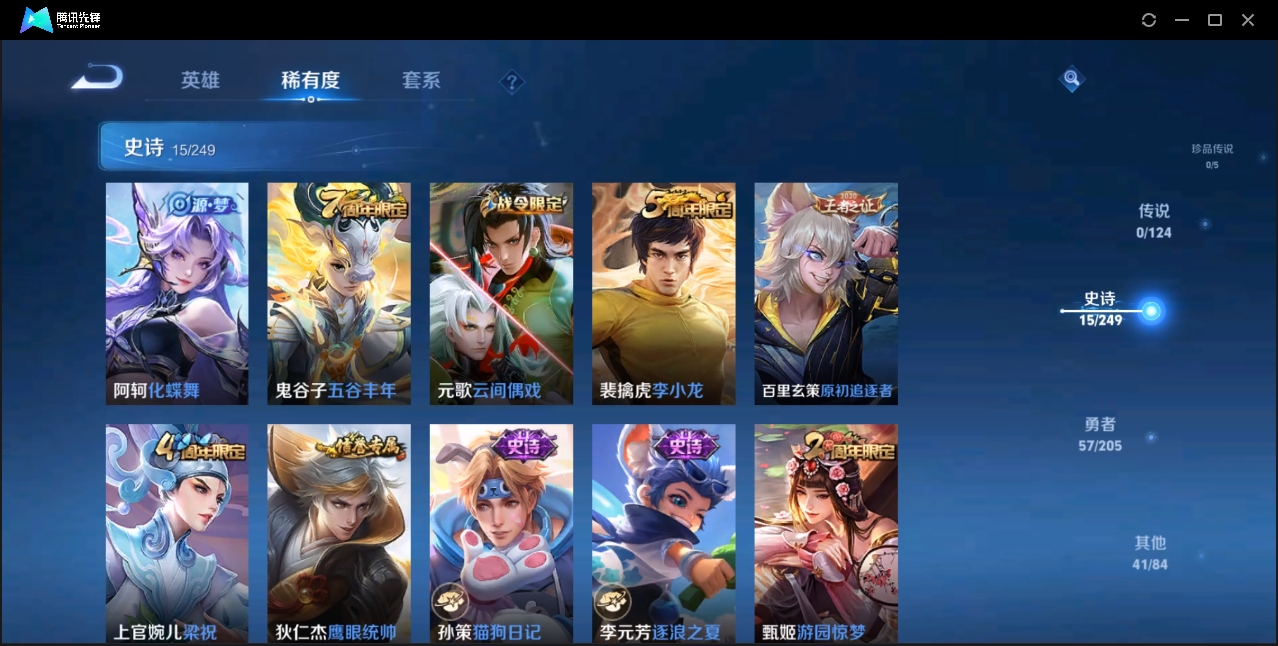Viewport: 1278px width, 646px height.
Task: Jump to the 勇者 rarity section
Action: [x=1100, y=433]
